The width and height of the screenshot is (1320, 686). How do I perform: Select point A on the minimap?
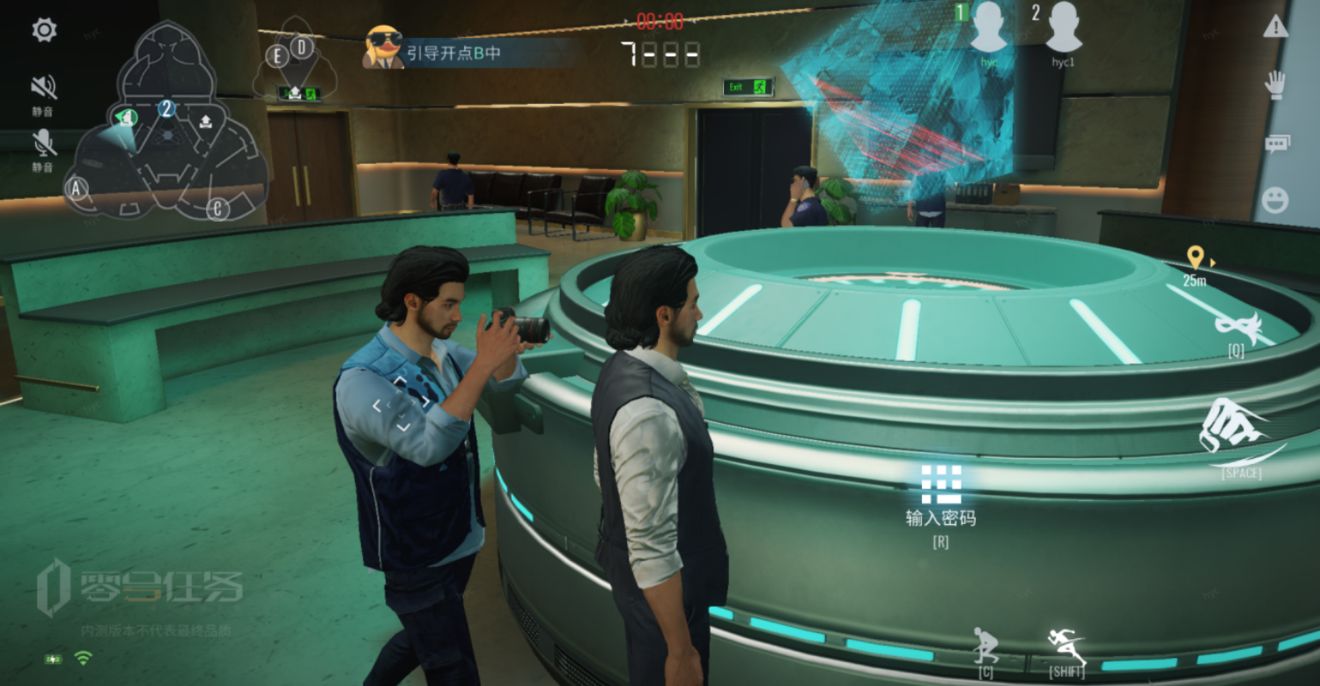(76, 187)
